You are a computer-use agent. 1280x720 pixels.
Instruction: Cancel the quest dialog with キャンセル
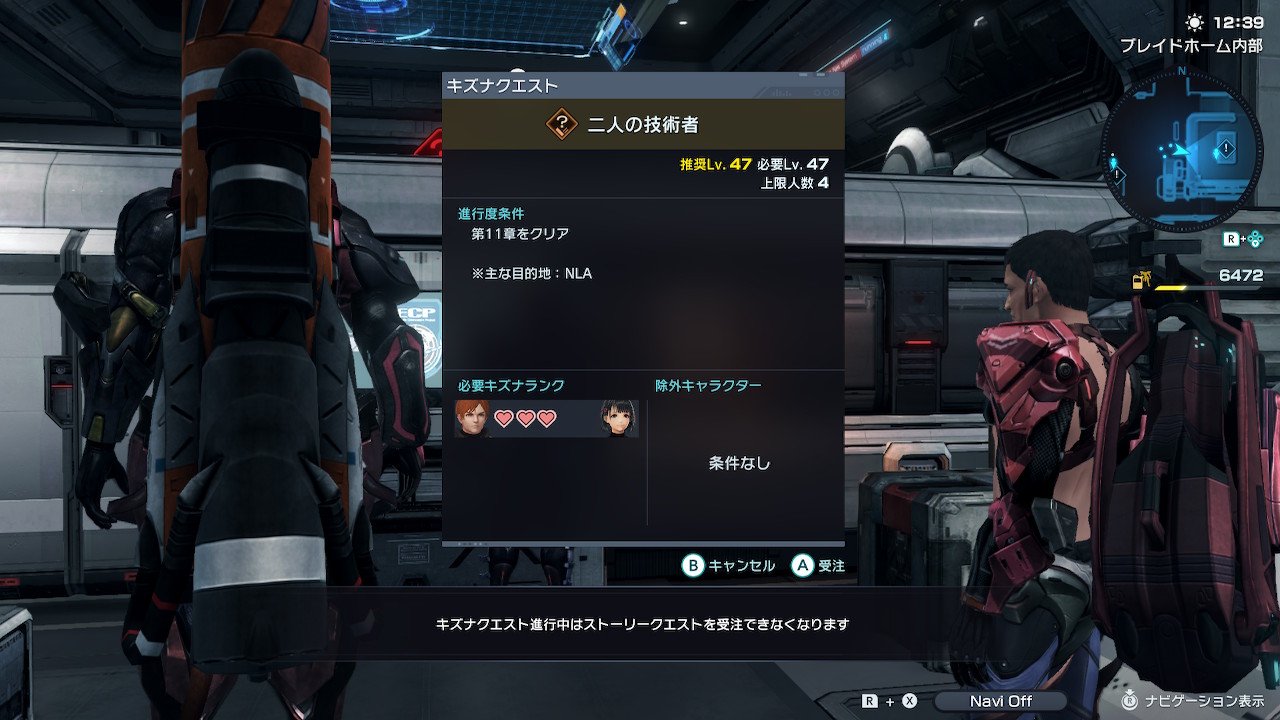click(x=729, y=566)
